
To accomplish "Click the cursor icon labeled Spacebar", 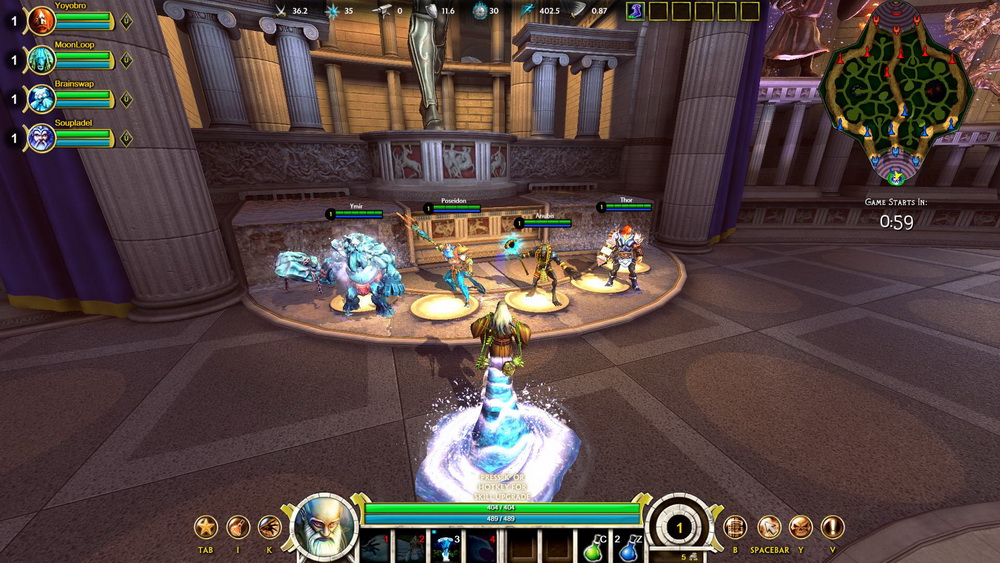I will pyautogui.click(x=769, y=527).
